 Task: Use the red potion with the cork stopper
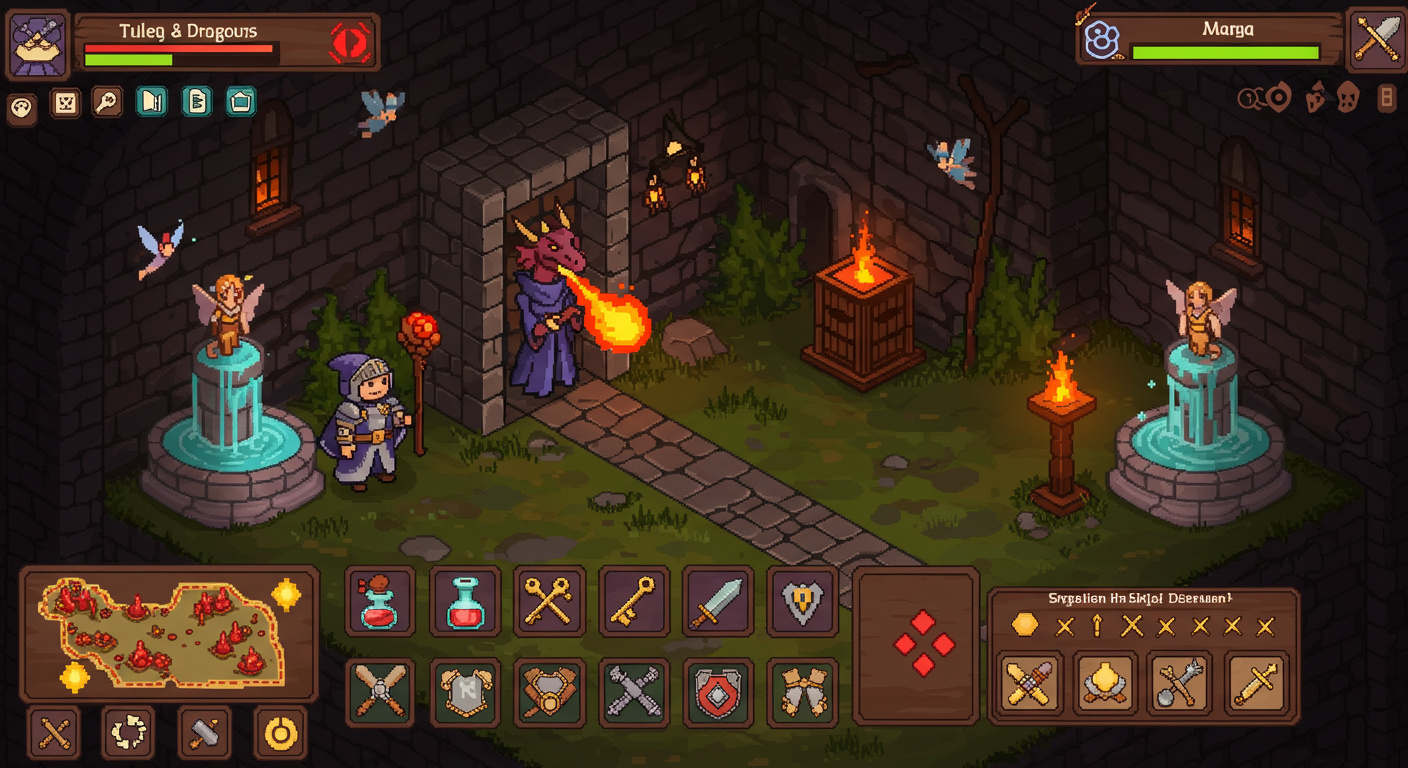[x=380, y=602]
